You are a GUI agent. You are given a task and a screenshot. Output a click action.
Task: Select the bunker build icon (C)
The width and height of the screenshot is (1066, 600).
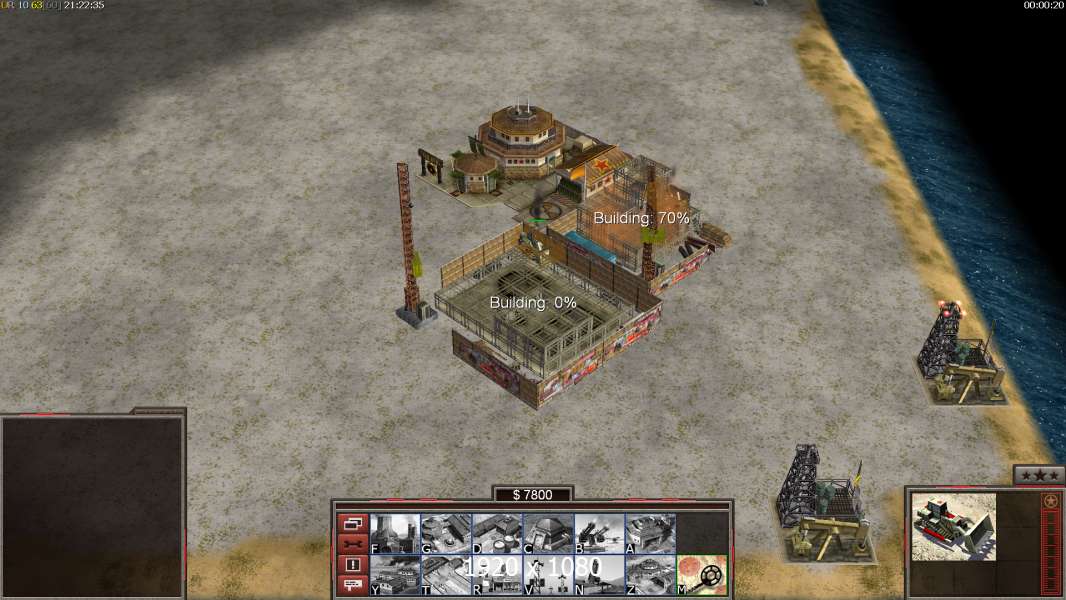pyautogui.click(x=548, y=534)
